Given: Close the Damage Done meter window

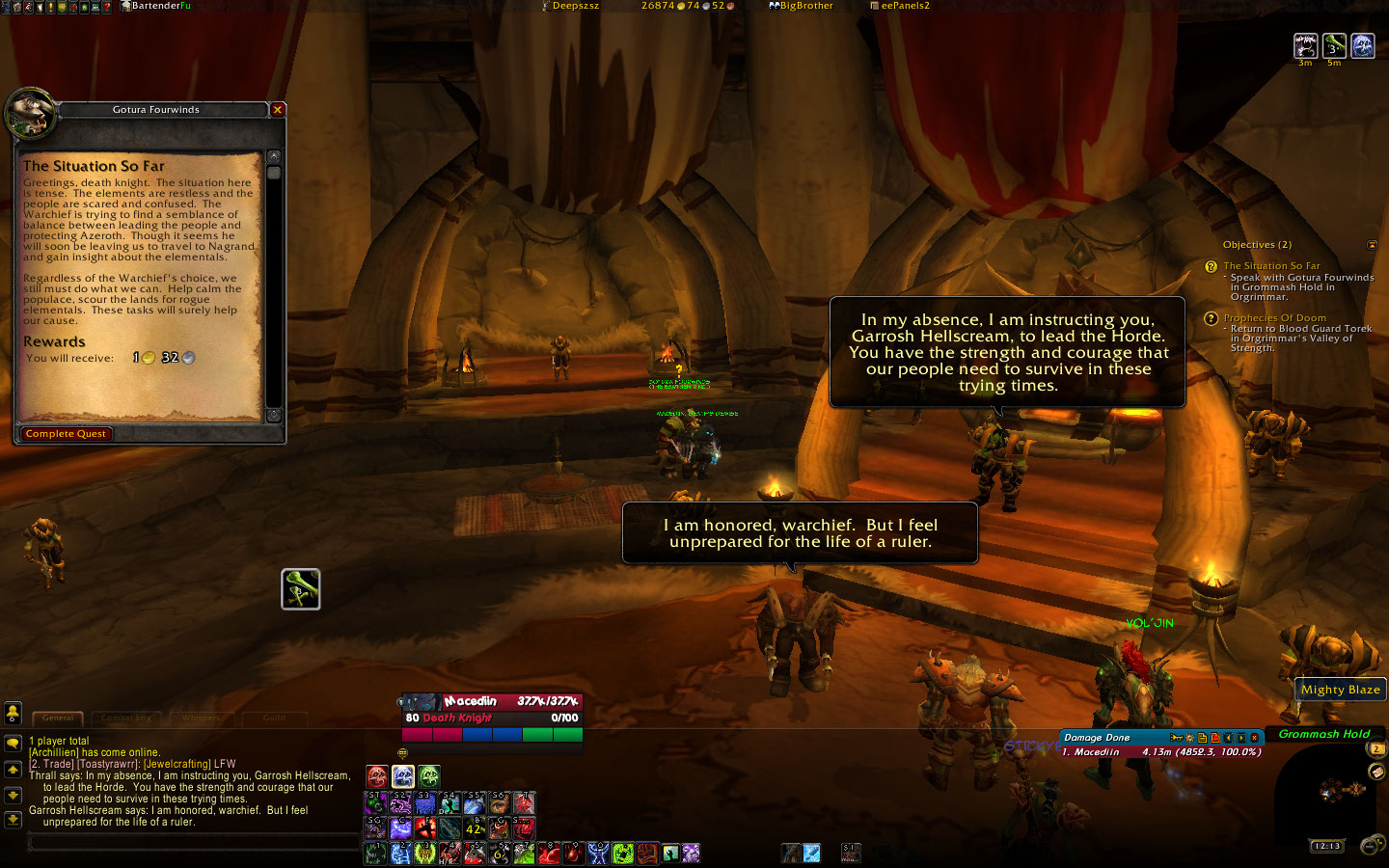Looking at the screenshot, I should coord(1255,738).
